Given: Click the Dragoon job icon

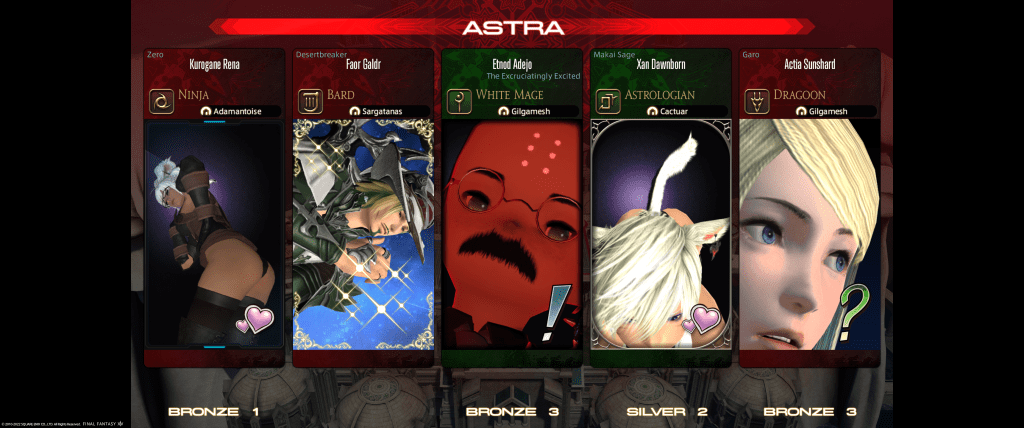Looking at the screenshot, I should [x=757, y=101].
